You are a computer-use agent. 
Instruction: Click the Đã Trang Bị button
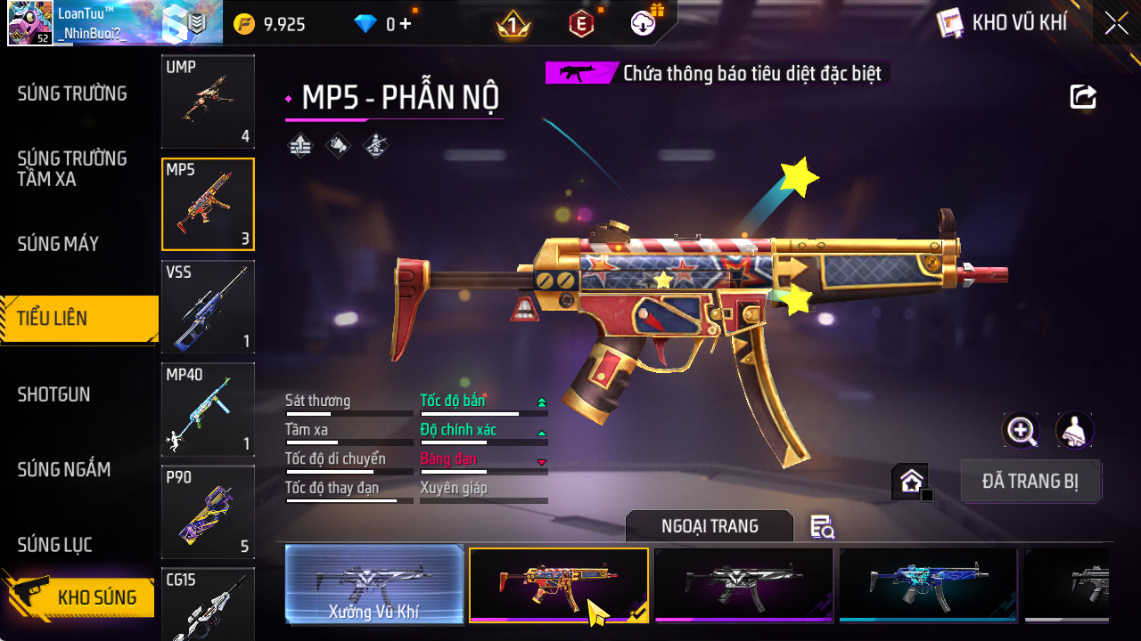click(x=1030, y=481)
